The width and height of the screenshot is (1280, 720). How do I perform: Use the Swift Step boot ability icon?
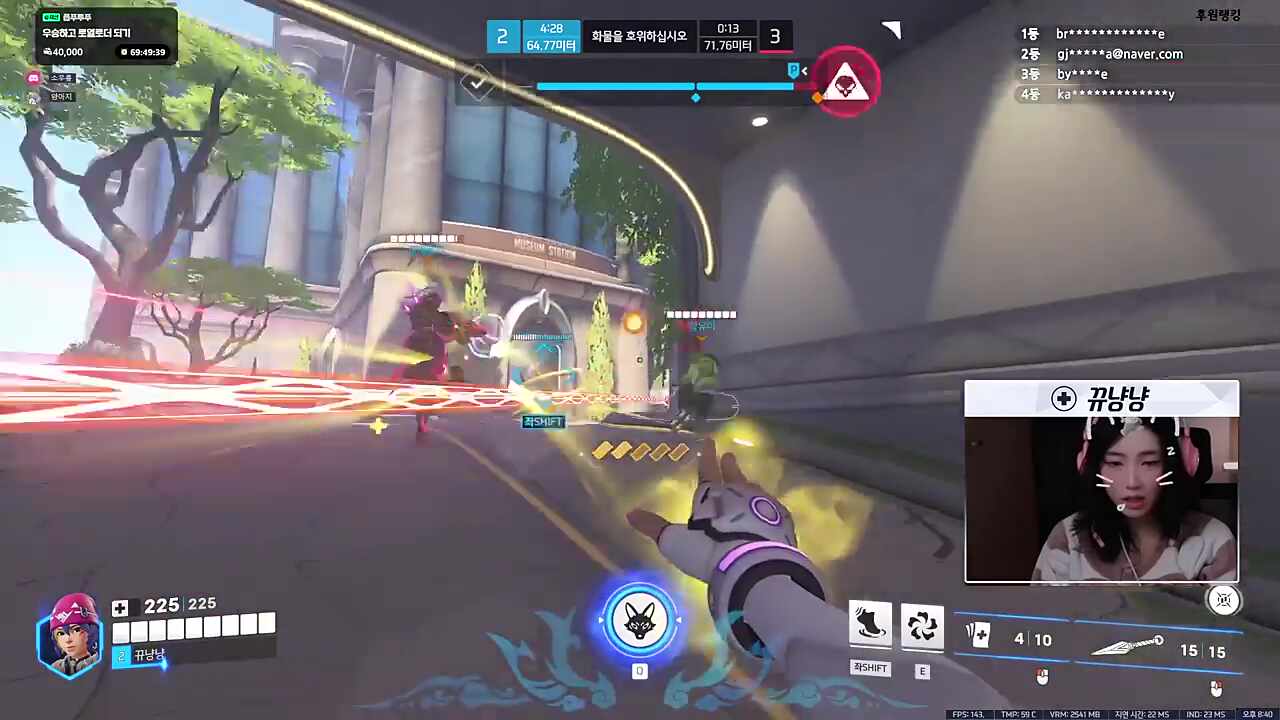[x=870, y=624]
